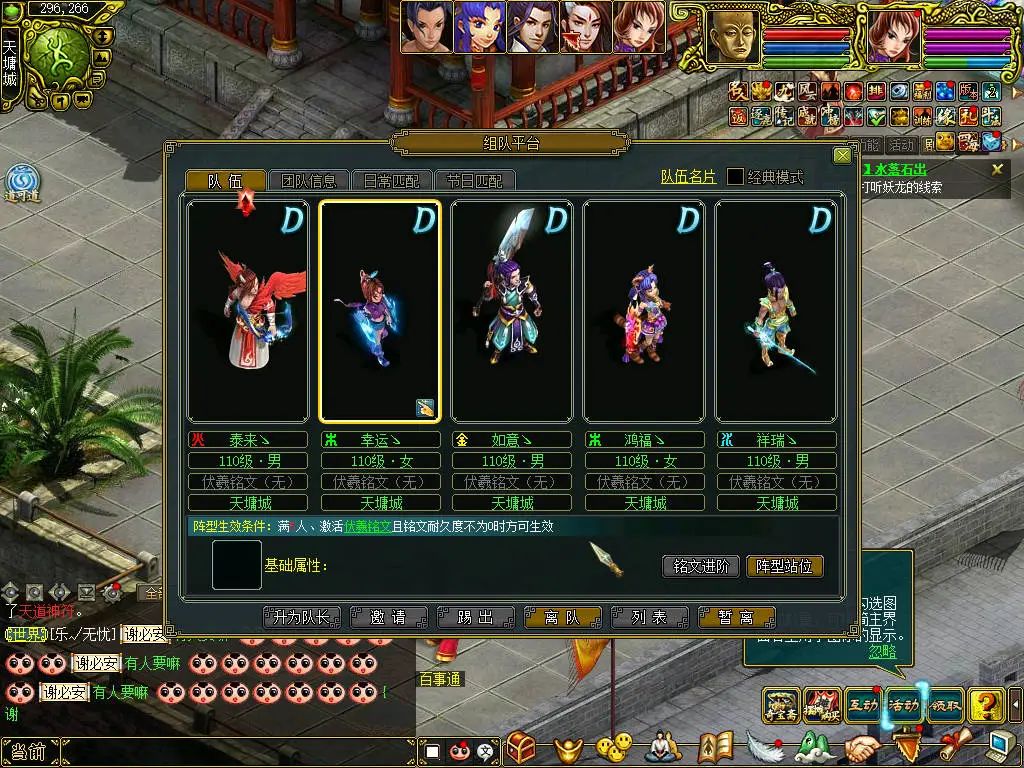Select the 节日匹配 tab
The height and width of the screenshot is (768, 1024).
pos(475,181)
